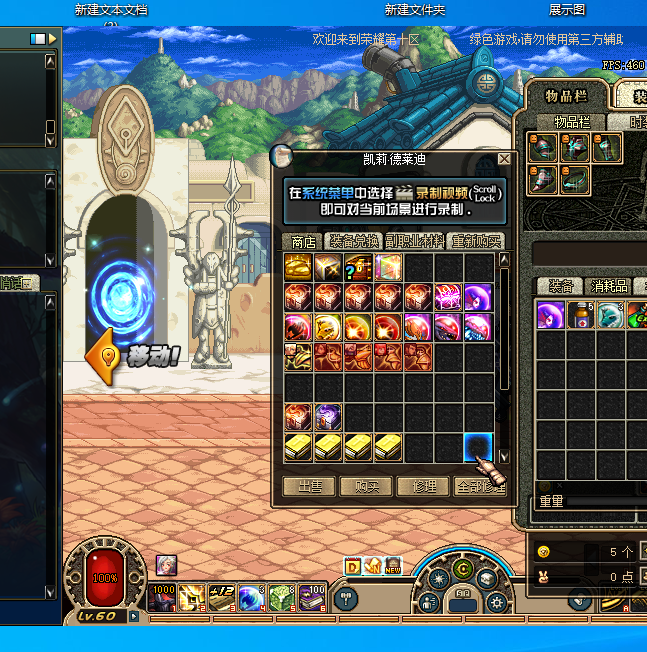
Task: Open the 装备兑换 equipment exchange tab
Action: tap(354, 241)
